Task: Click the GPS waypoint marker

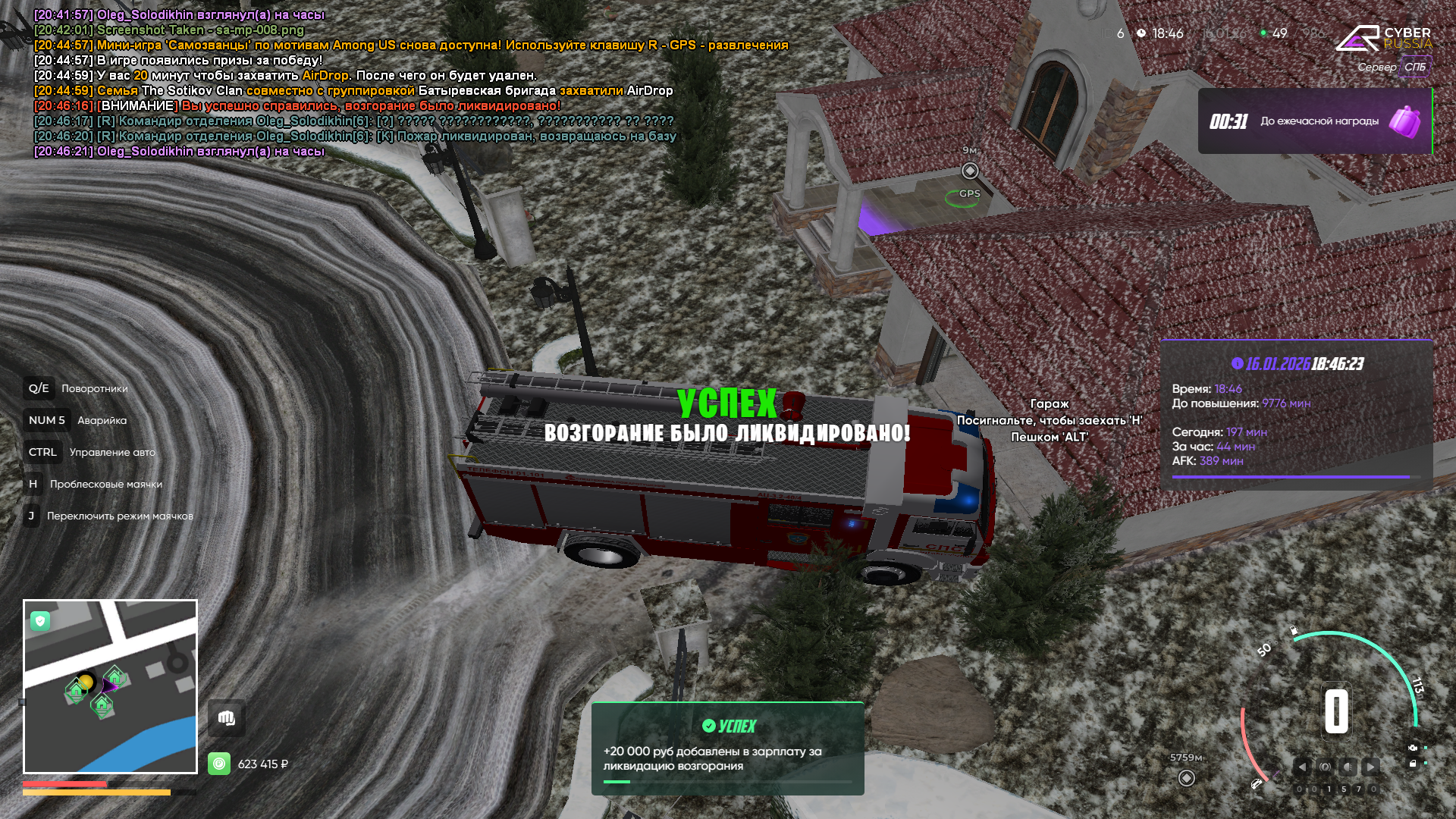Action: (969, 171)
